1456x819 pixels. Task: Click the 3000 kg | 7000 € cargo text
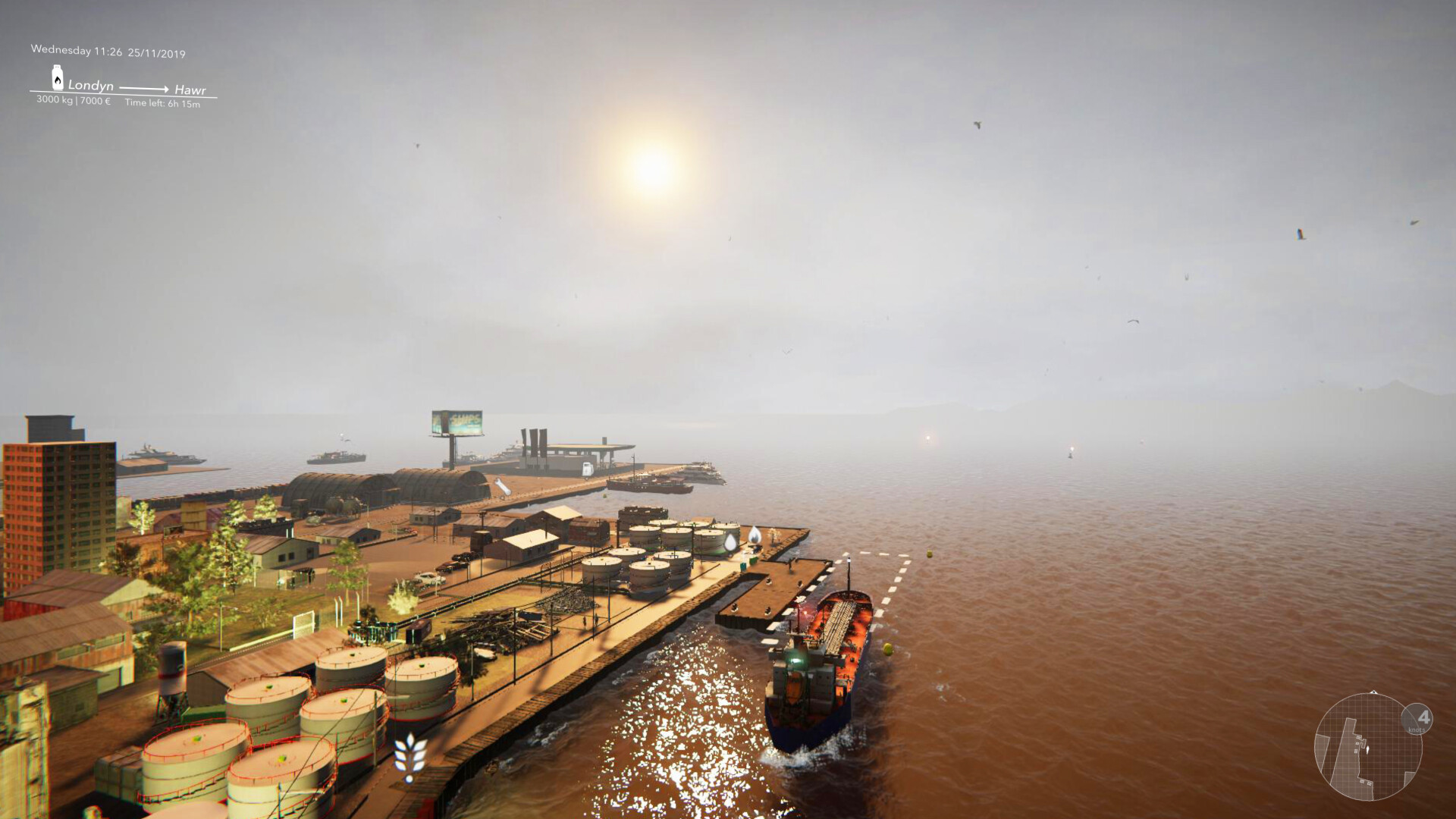click(x=74, y=100)
